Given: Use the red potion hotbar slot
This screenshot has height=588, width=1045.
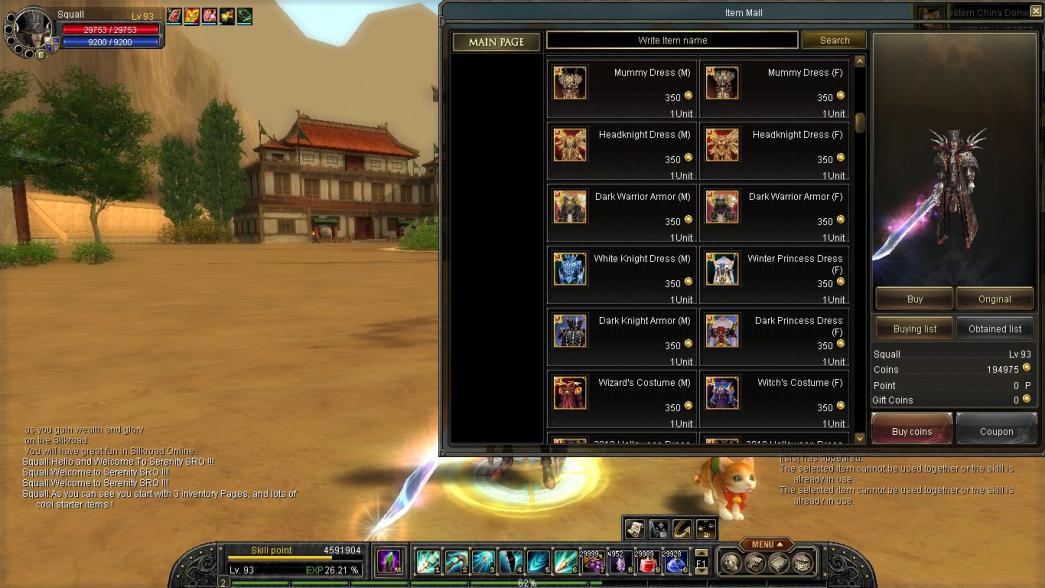Looking at the screenshot, I should 647,563.
